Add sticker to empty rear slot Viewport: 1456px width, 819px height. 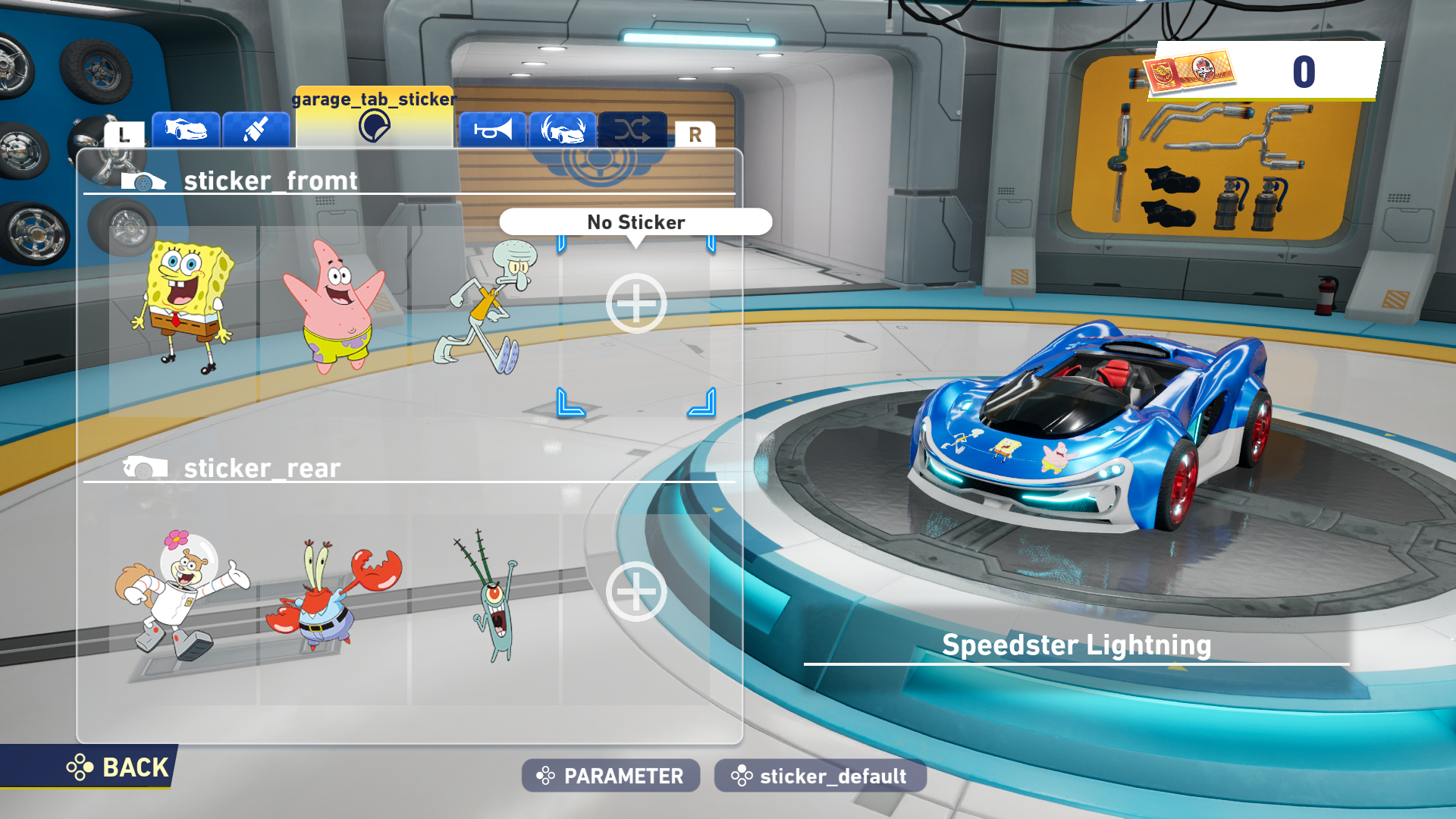coord(636,591)
